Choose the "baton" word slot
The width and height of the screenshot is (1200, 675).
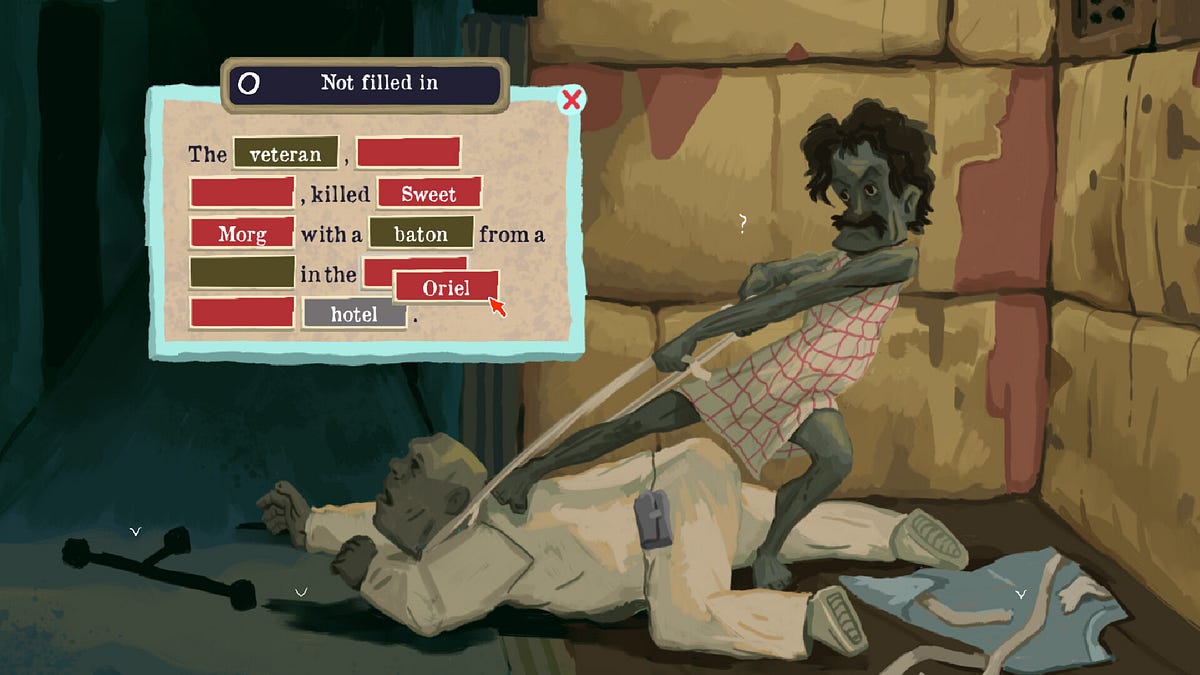point(420,234)
